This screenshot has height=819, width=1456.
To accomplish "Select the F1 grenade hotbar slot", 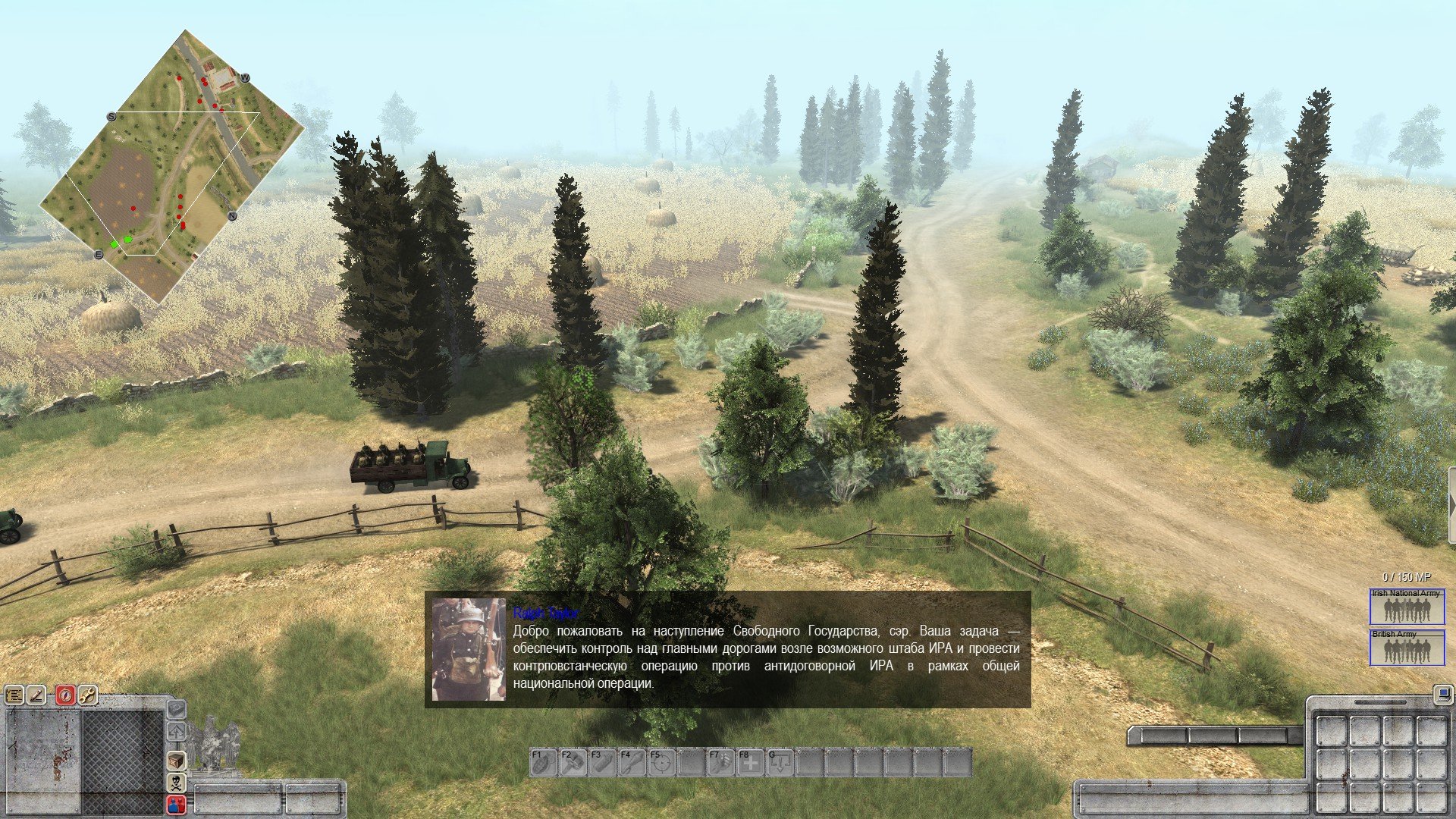I will 543,763.
